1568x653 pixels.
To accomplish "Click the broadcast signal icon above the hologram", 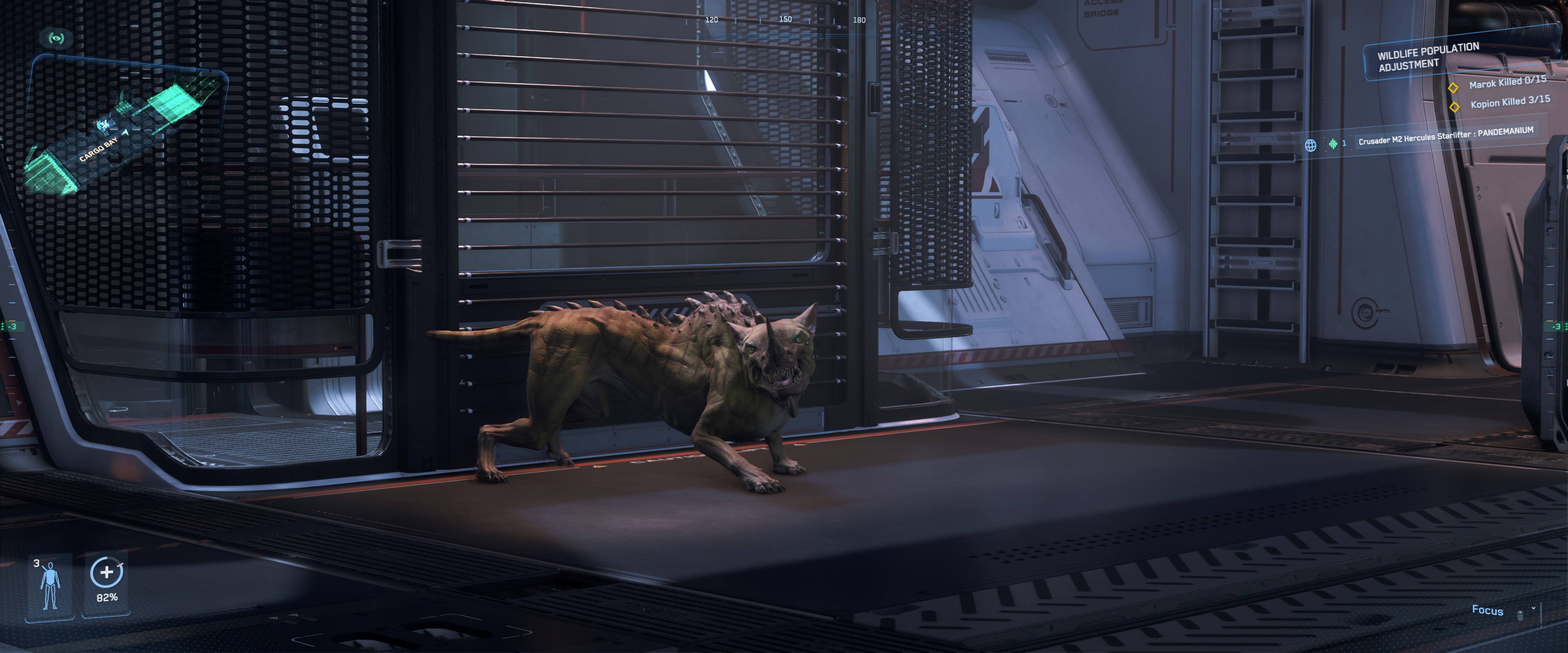I will pyautogui.click(x=57, y=38).
